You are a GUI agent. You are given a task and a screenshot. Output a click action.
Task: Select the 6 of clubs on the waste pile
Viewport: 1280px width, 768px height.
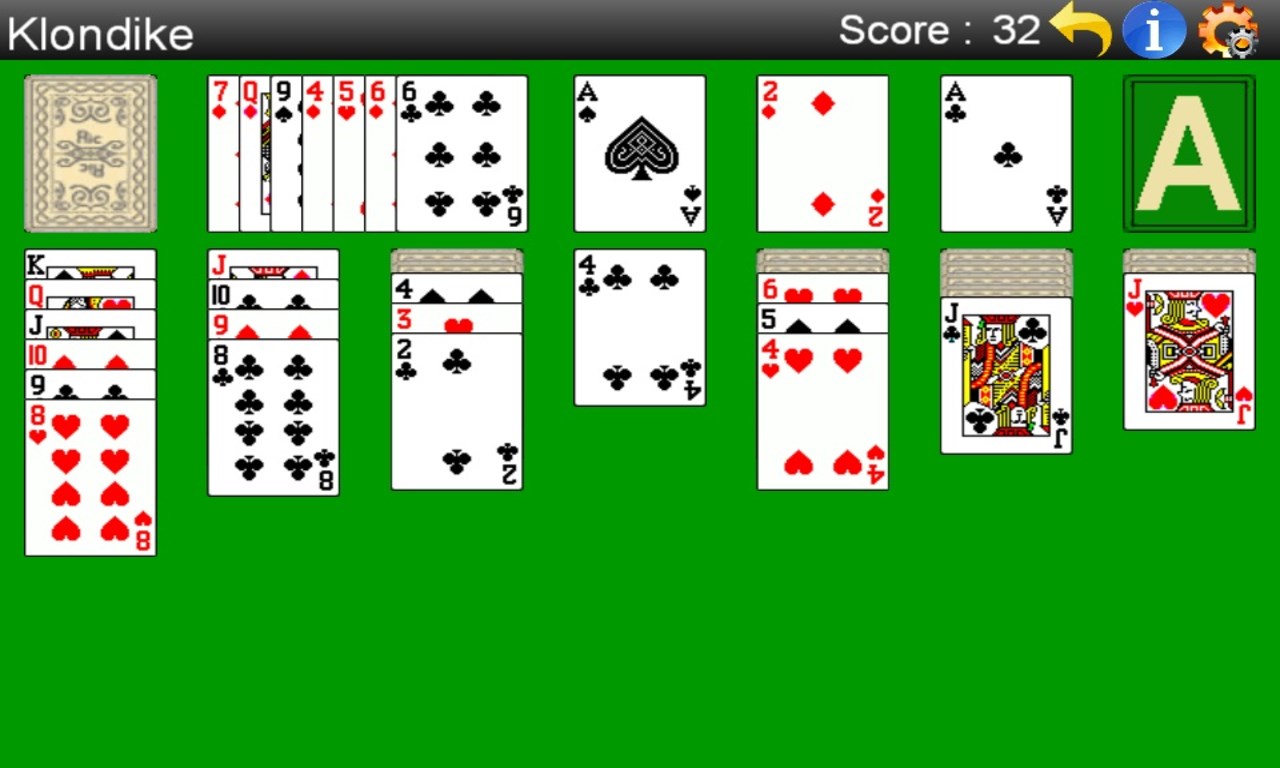(462, 153)
